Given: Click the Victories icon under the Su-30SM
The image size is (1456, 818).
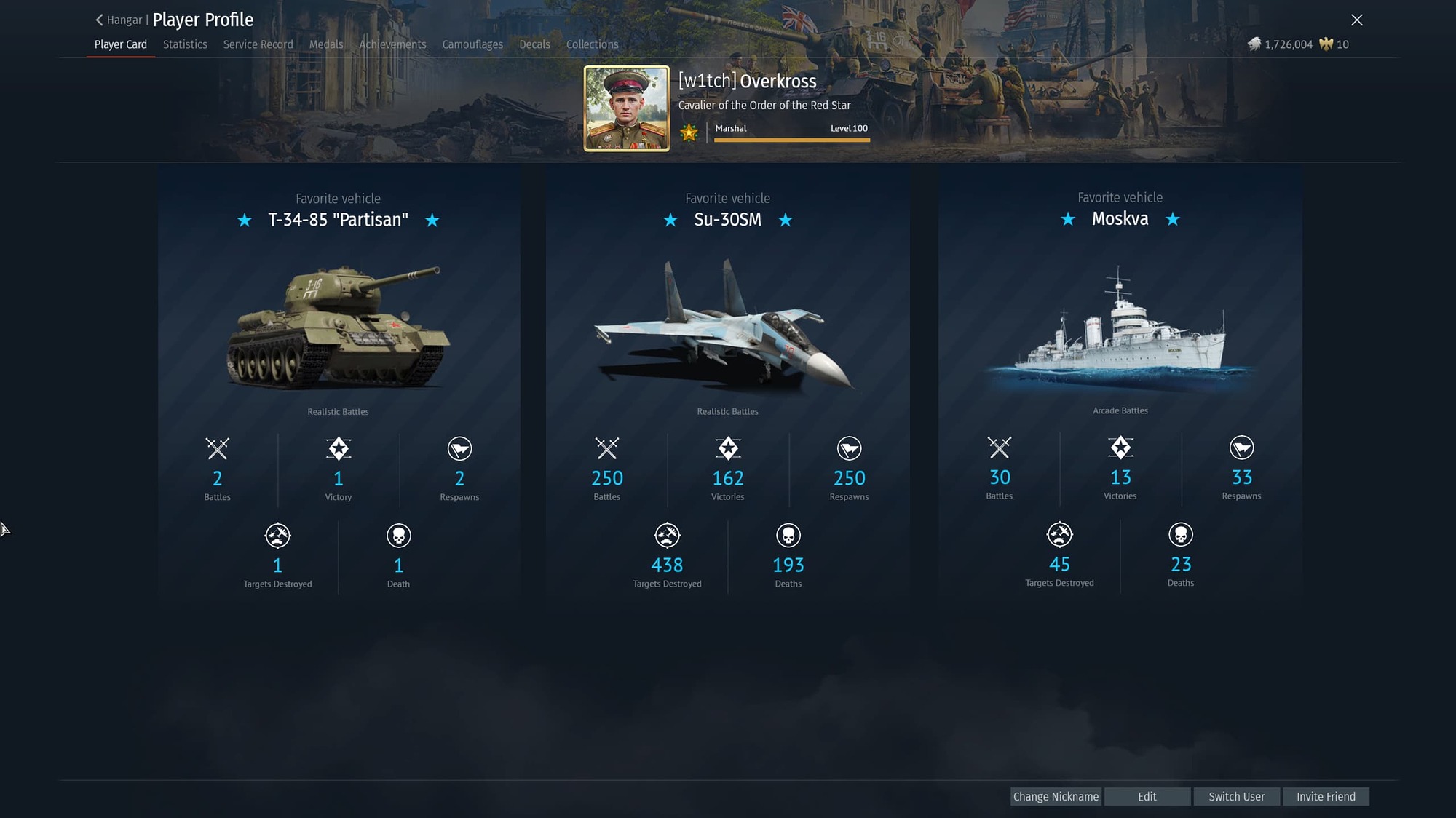Looking at the screenshot, I should [x=727, y=449].
